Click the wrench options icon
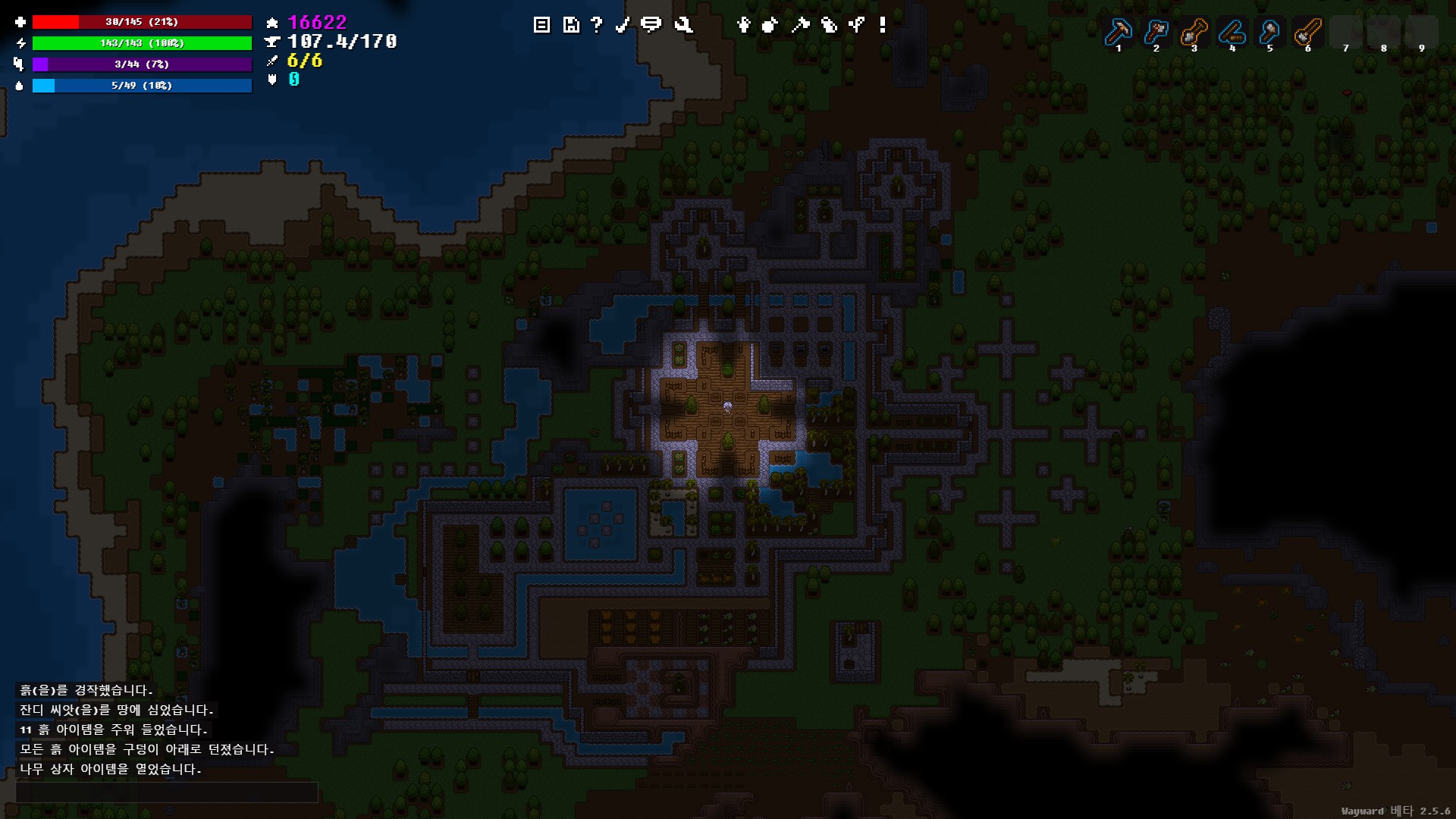Screen dimensions: 1456x819 682,24
